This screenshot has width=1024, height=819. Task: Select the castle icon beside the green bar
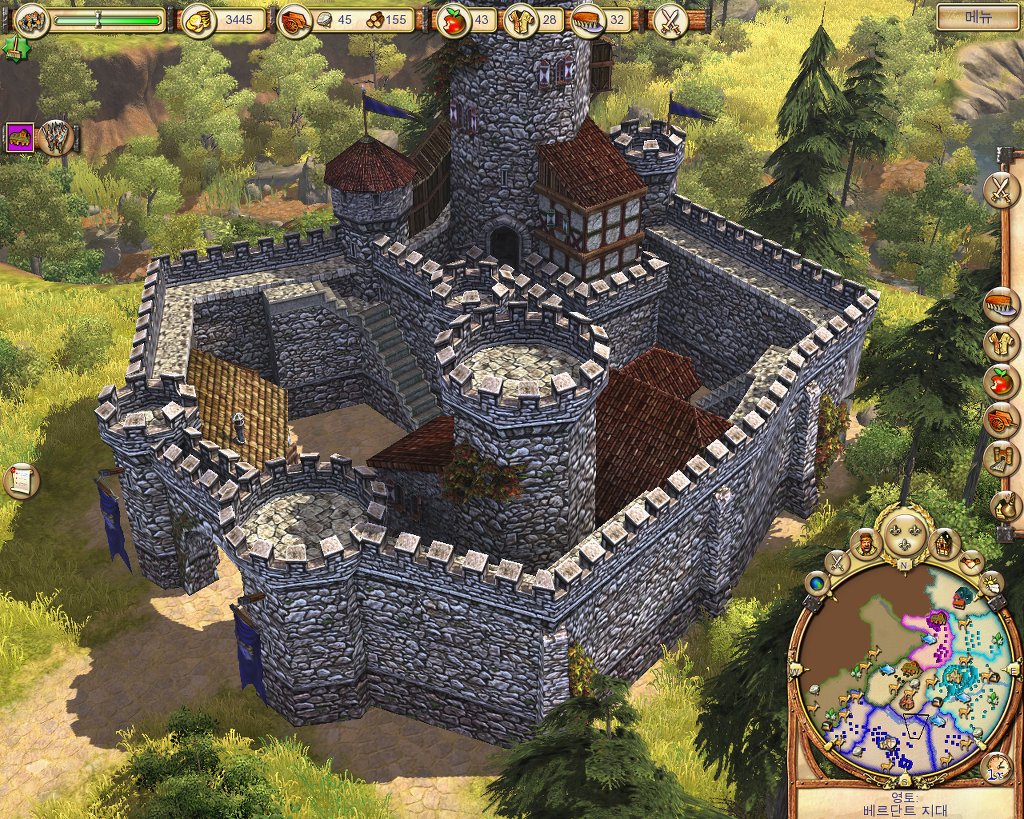pyautogui.click(x=32, y=19)
